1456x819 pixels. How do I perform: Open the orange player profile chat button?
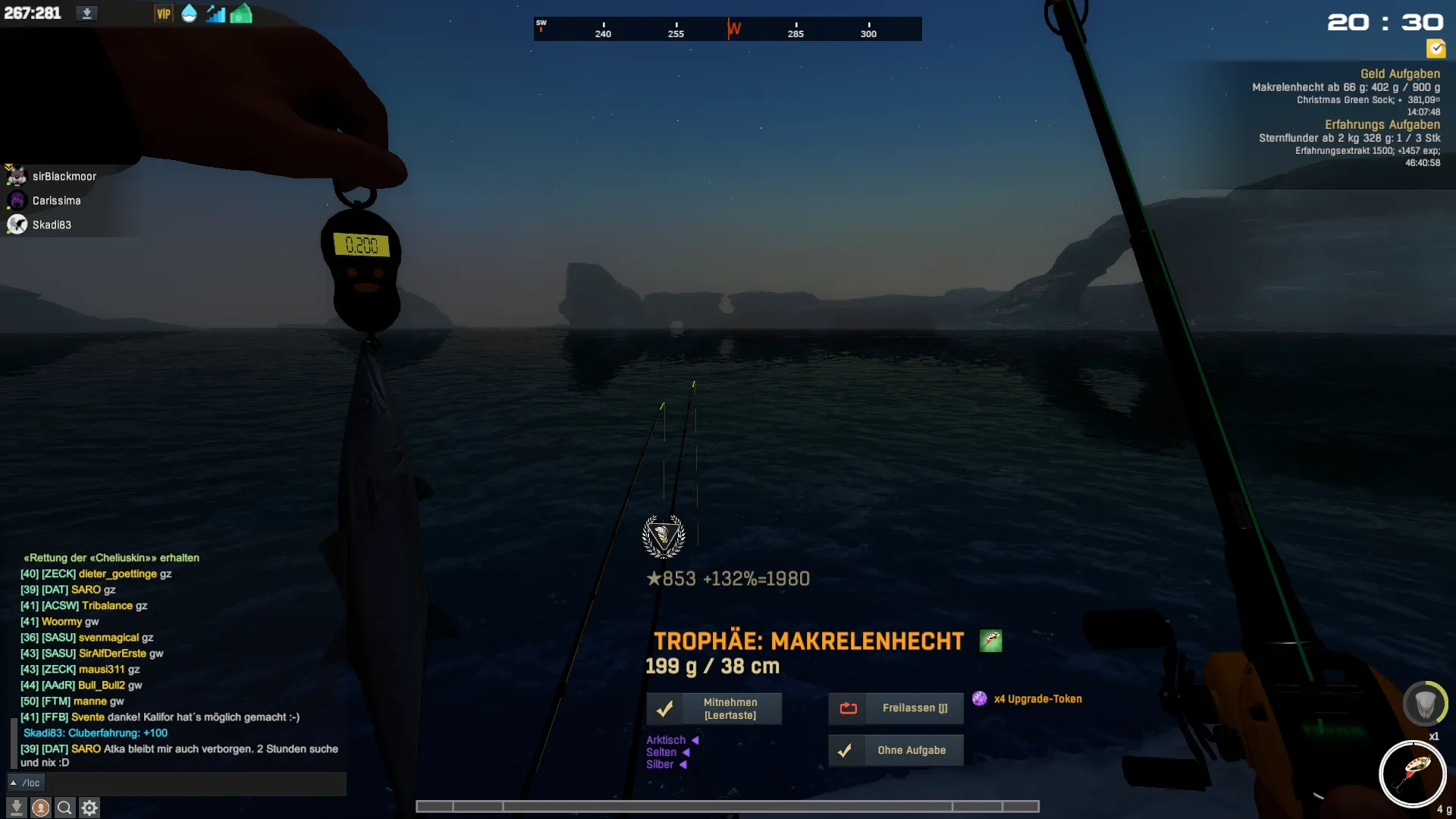click(41, 808)
